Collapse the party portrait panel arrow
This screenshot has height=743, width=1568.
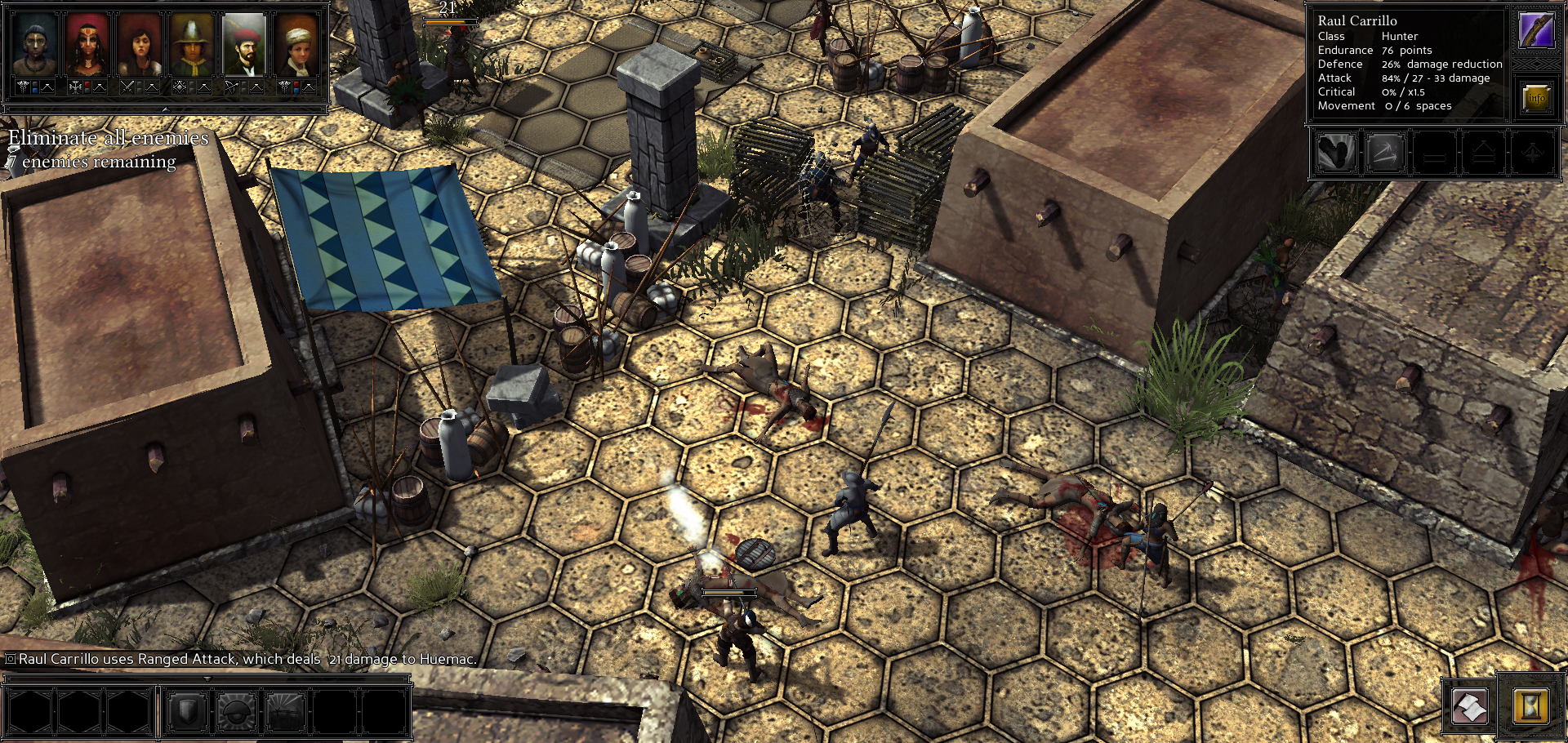click(165, 109)
